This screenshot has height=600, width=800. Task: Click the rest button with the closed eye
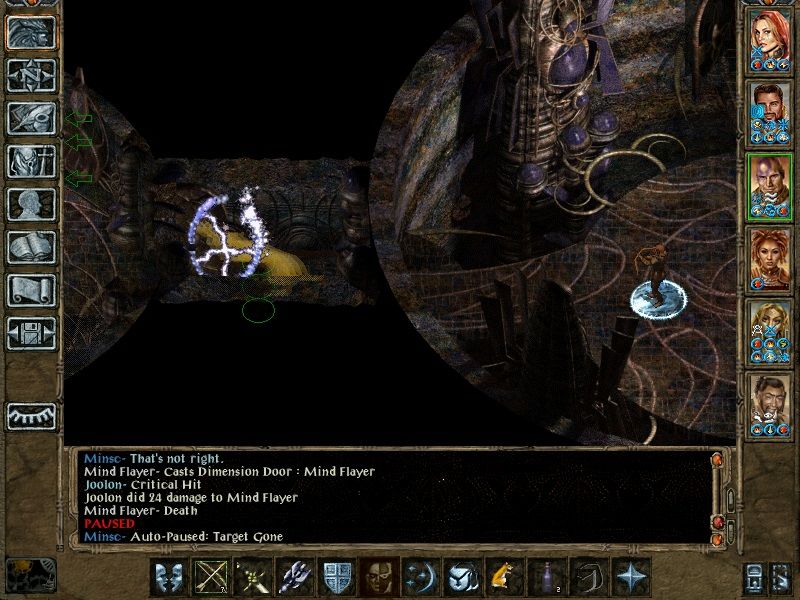[x=32, y=416]
